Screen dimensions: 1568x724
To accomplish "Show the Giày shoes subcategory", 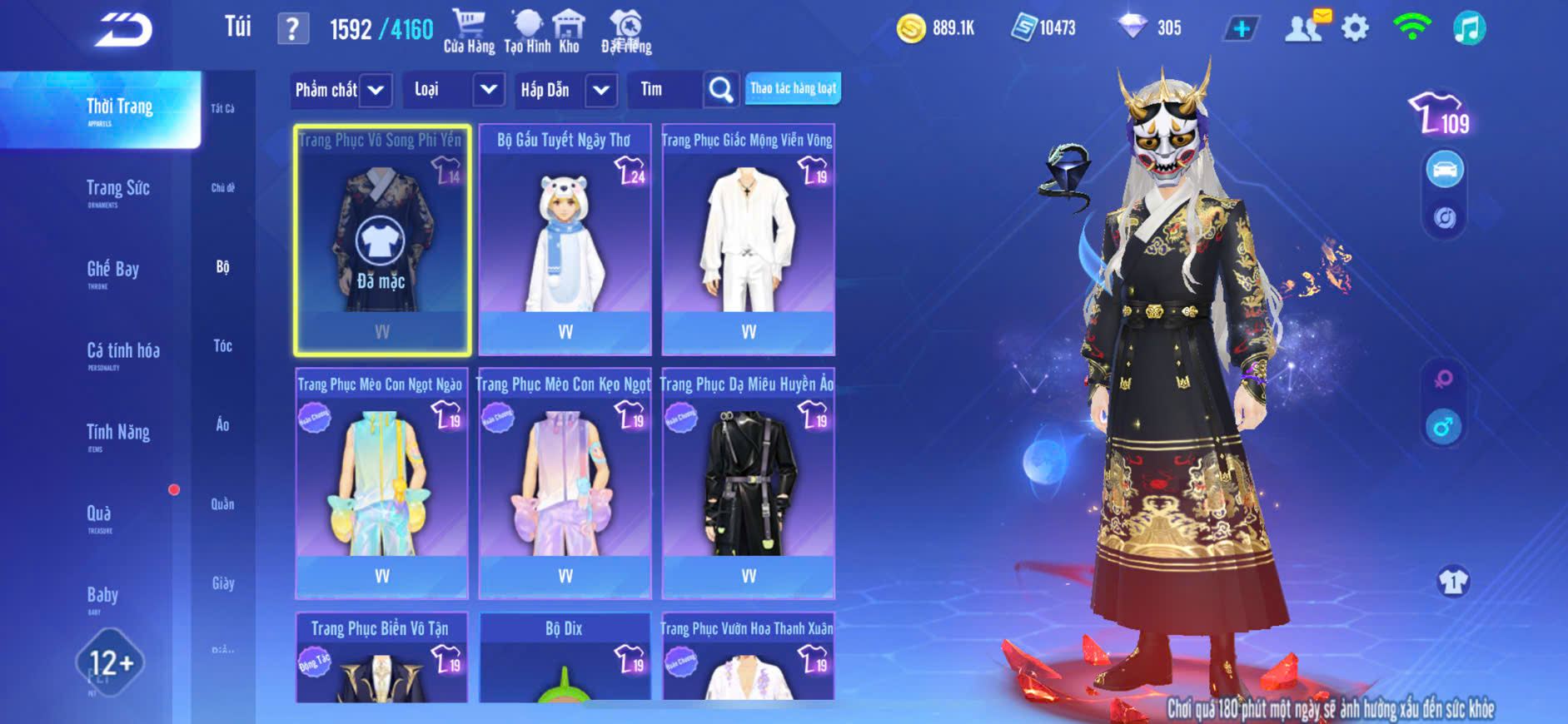I will click(x=222, y=583).
